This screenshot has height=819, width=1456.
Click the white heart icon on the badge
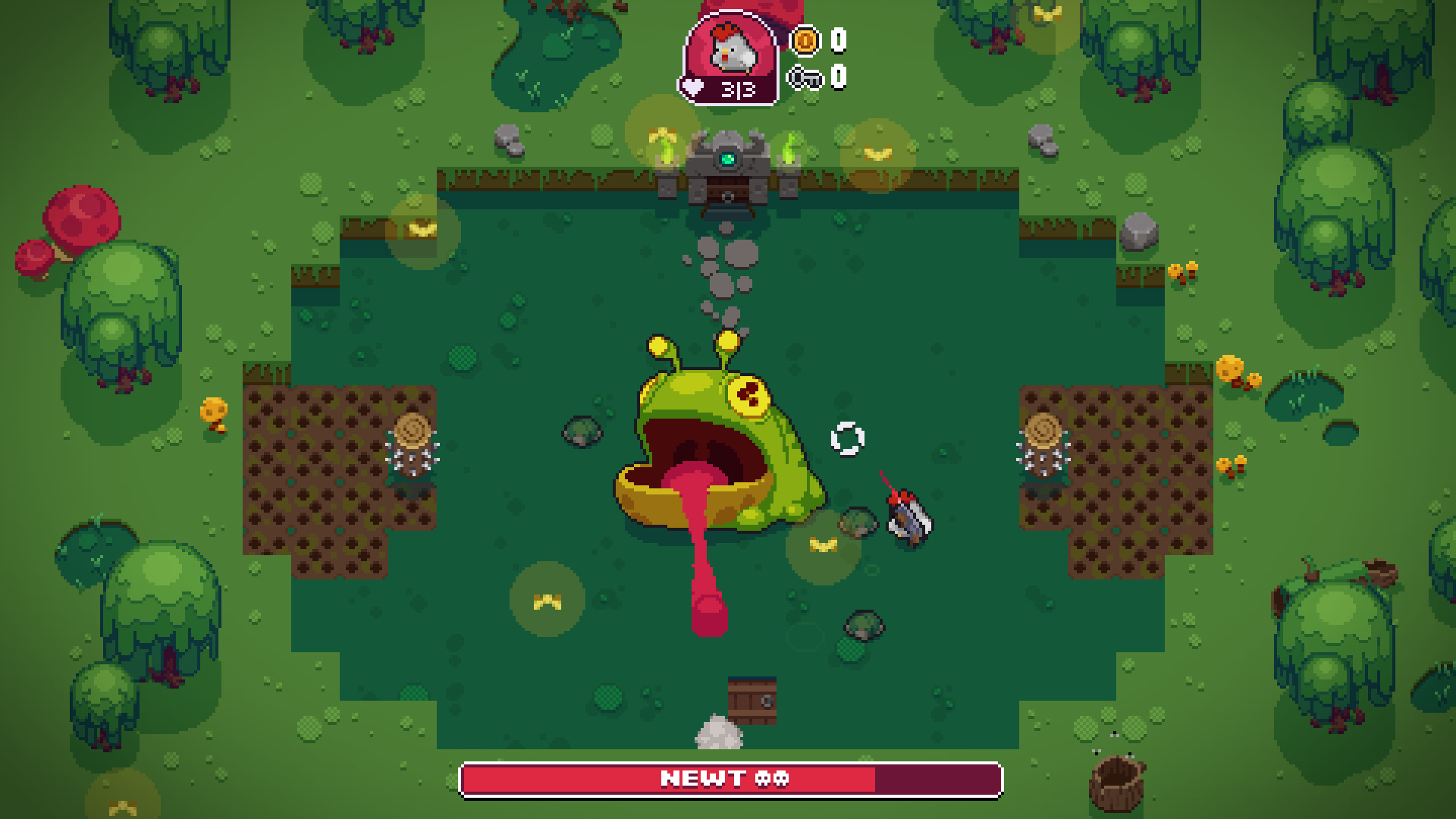tap(692, 86)
